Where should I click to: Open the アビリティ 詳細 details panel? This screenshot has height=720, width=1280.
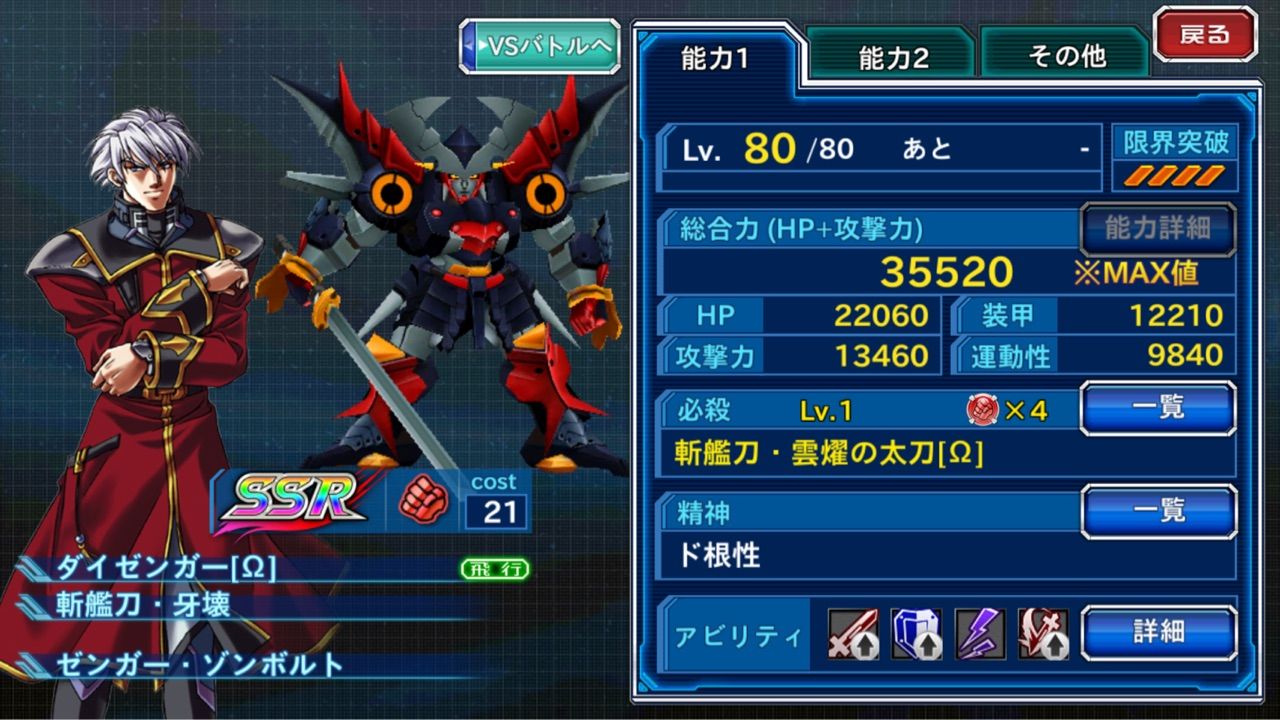point(1157,635)
